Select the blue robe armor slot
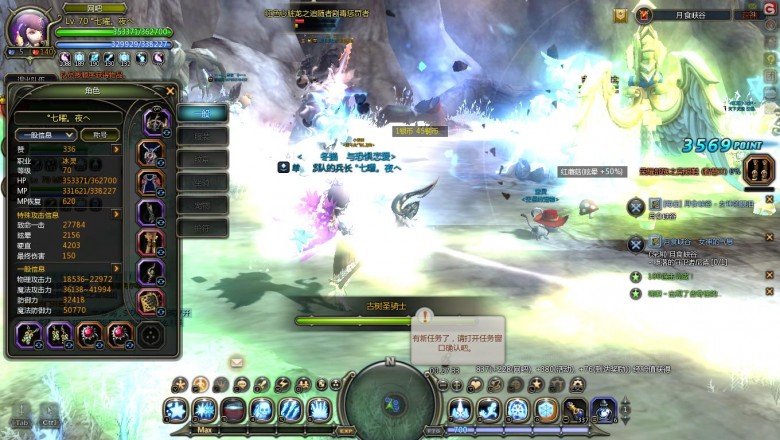Image resolution: width=780 pixels, height=440 pixels. tap(151, 182)
